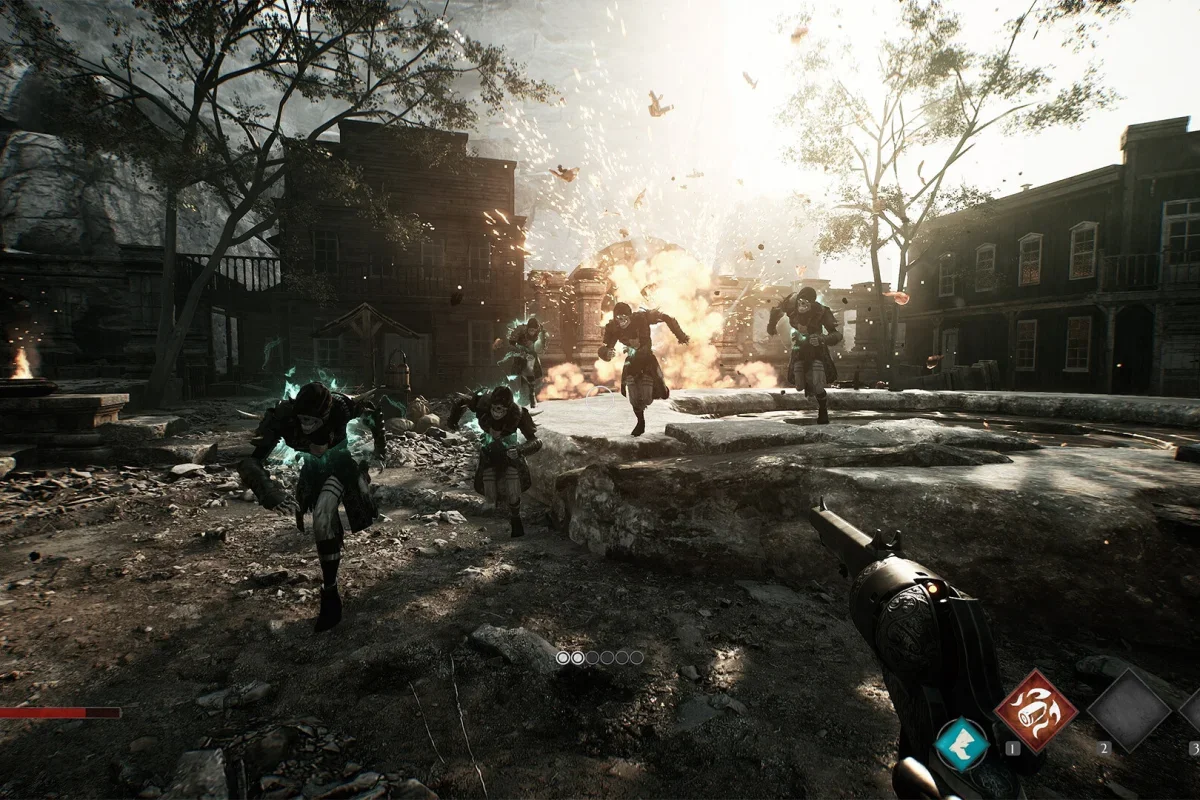1200x800 pixels.
Task: Select the empty ability slot labeled 2
Action: tap(1128, 710)
